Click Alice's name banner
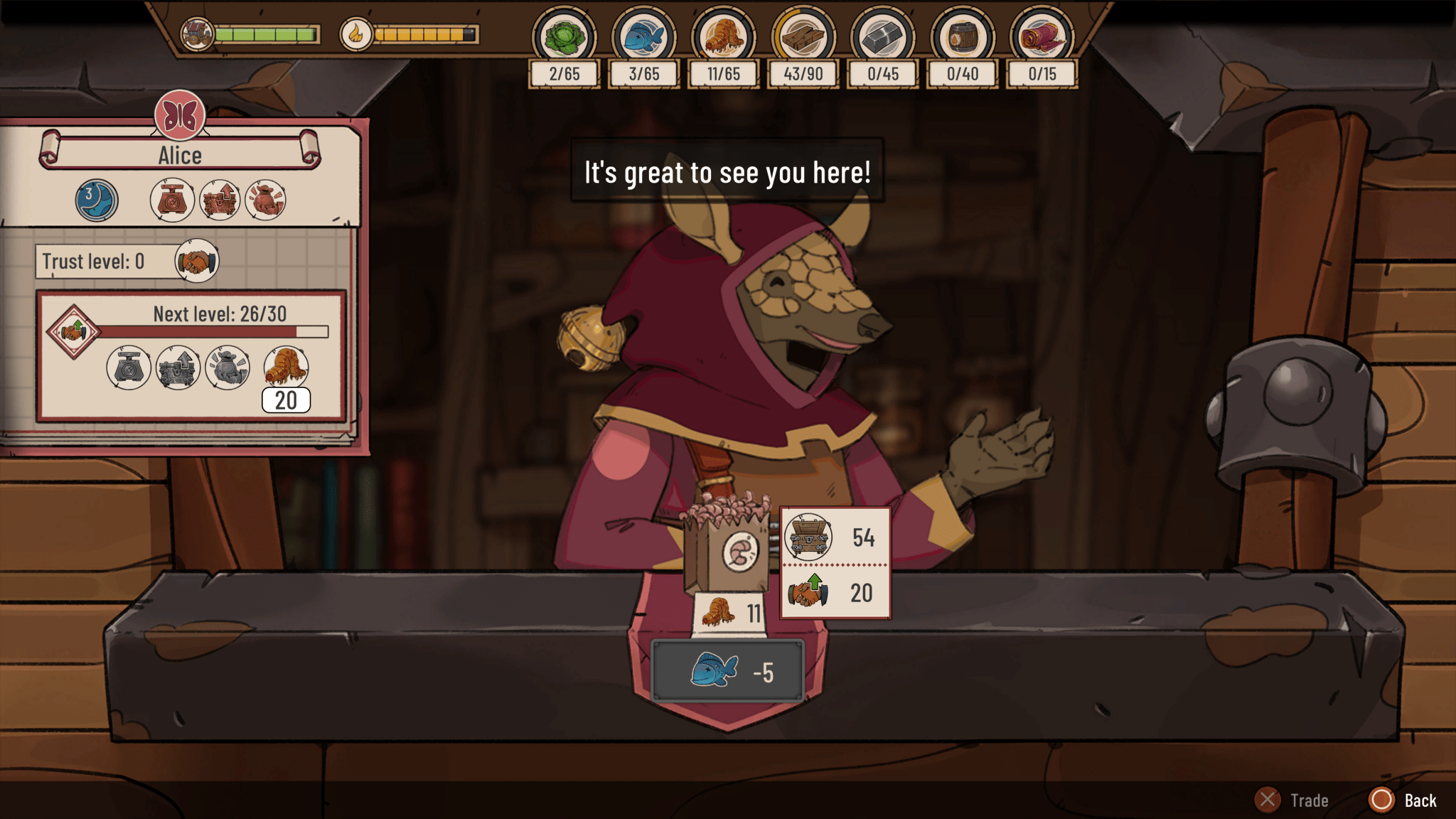Viewport: 1456px width, 819px height. [180, 154]
